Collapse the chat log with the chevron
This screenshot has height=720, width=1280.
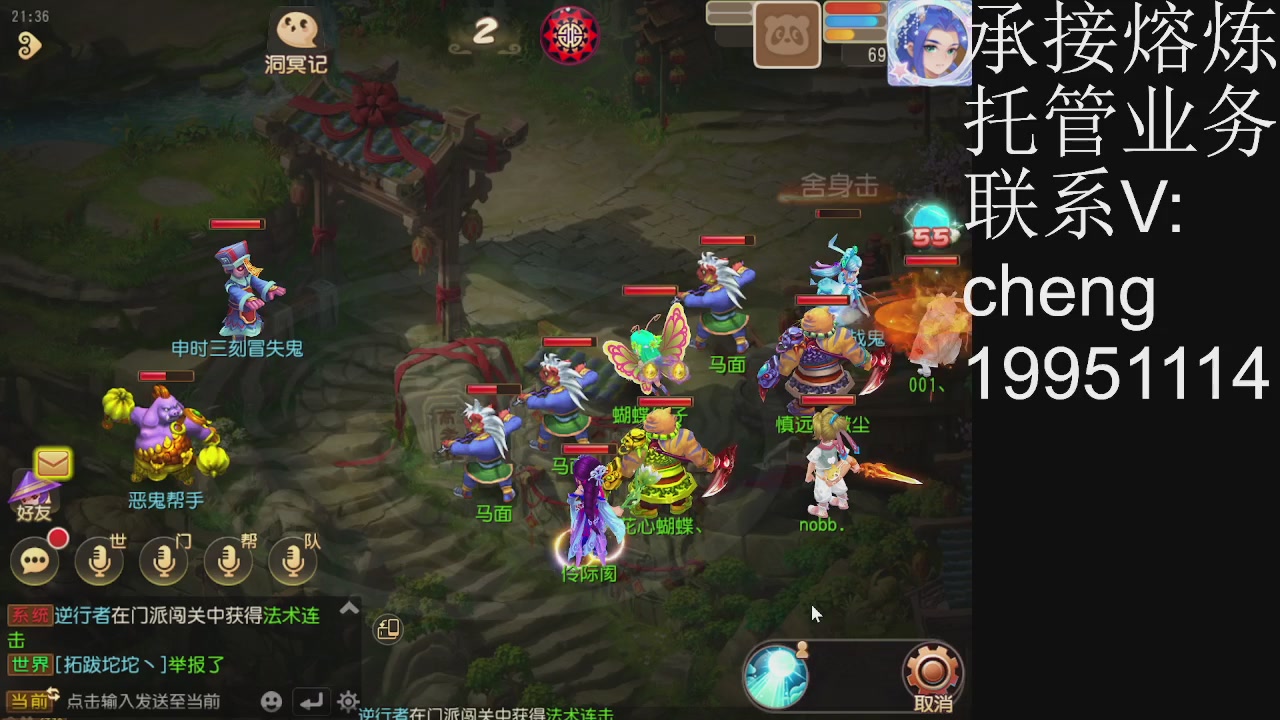pyautogui.click(x=349, y=607)
